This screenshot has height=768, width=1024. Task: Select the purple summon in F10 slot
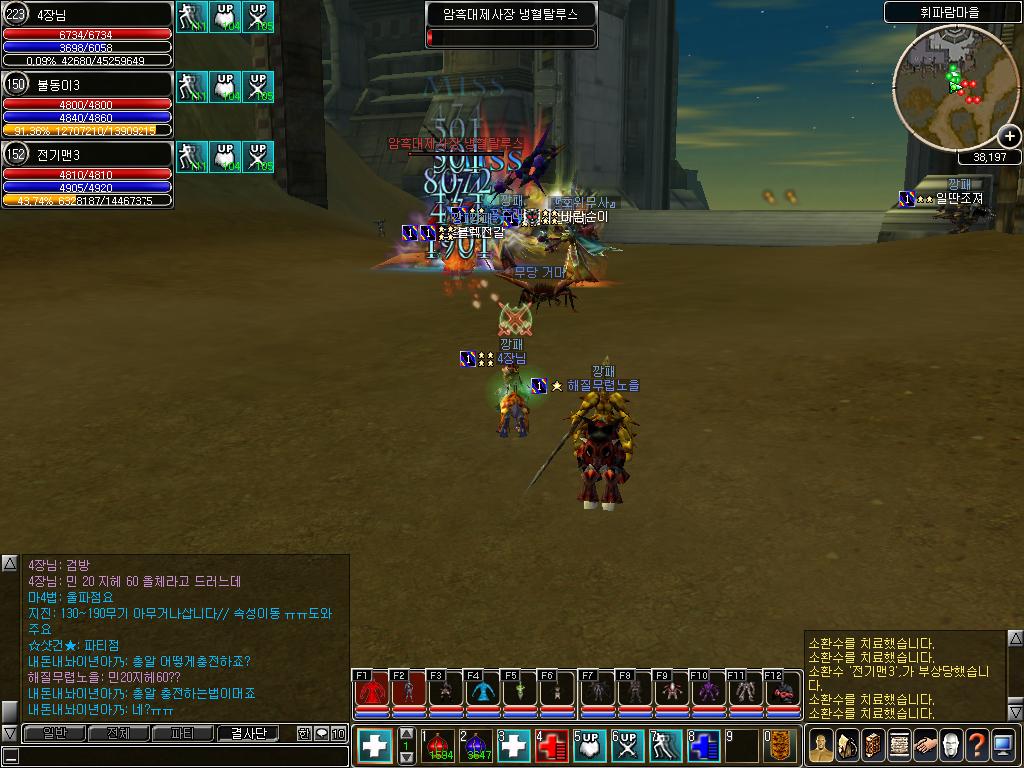(708, 690)
